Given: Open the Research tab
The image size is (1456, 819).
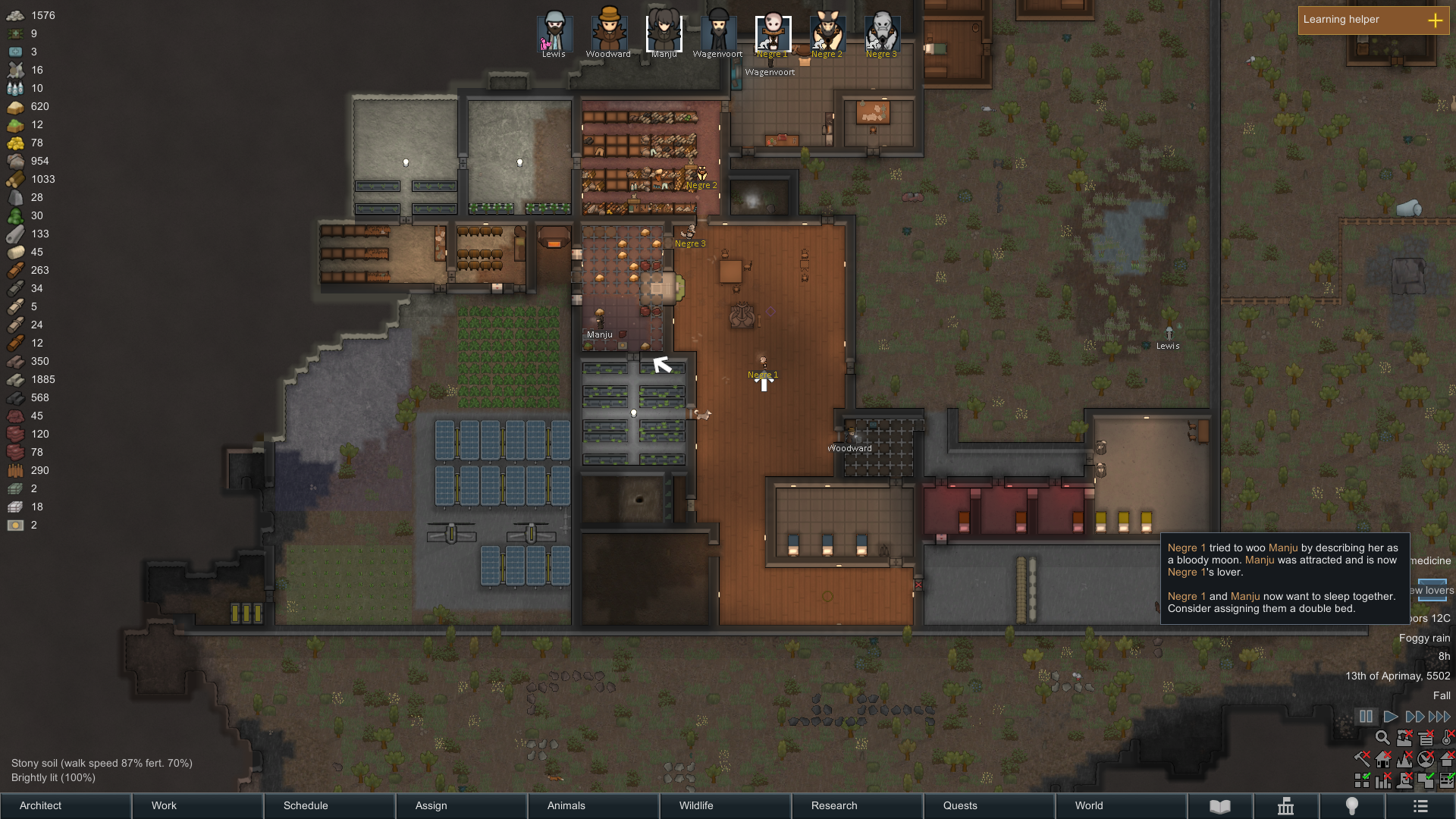Looking at the screenshot, I should click(857, 805).
